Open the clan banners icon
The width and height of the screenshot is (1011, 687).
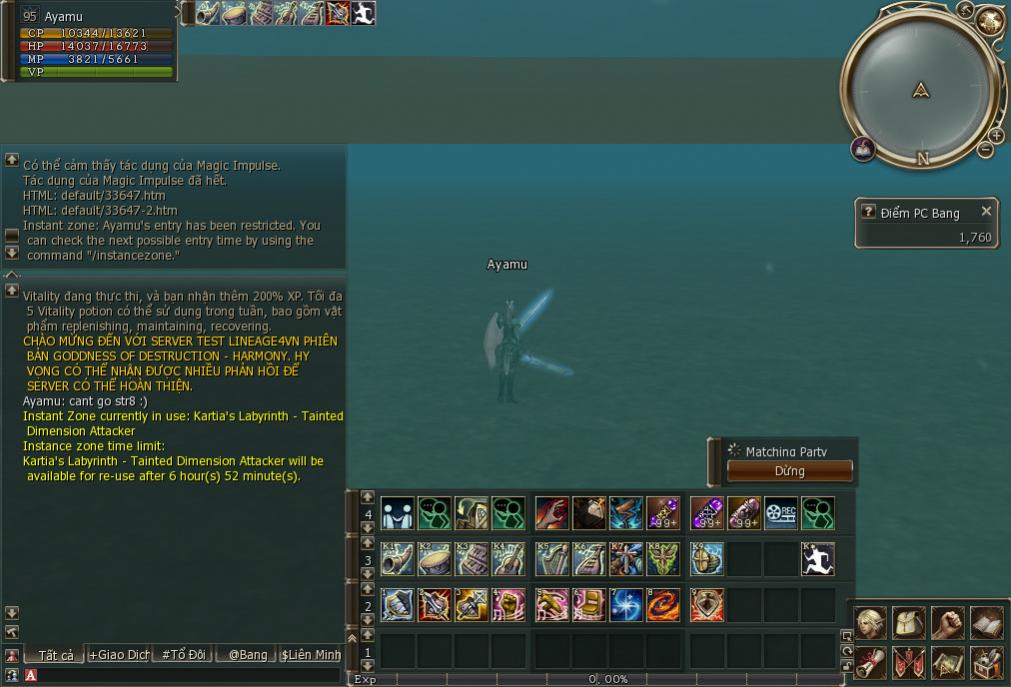(x=909, y=662)
